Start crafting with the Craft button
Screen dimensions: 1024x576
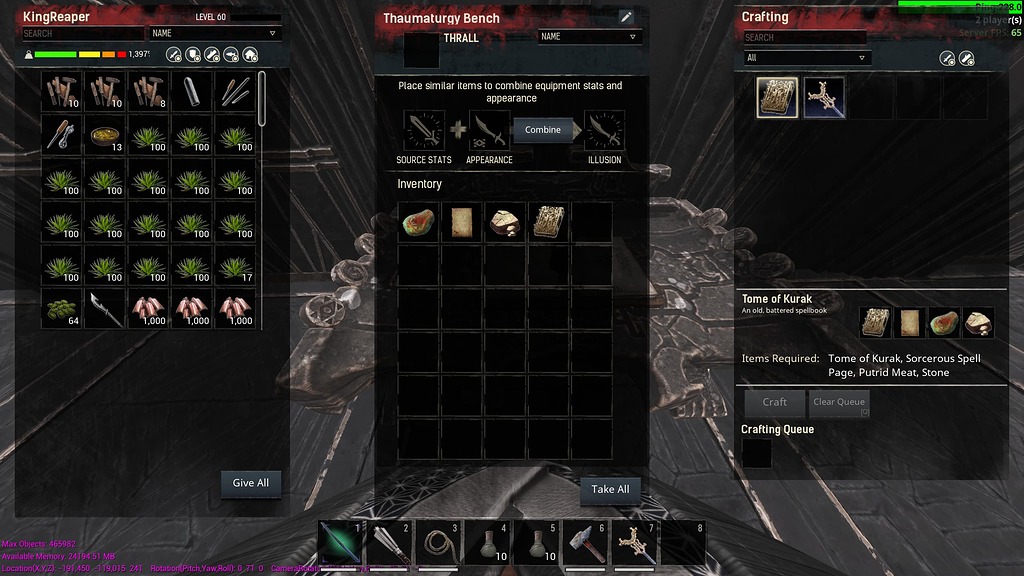775,402
